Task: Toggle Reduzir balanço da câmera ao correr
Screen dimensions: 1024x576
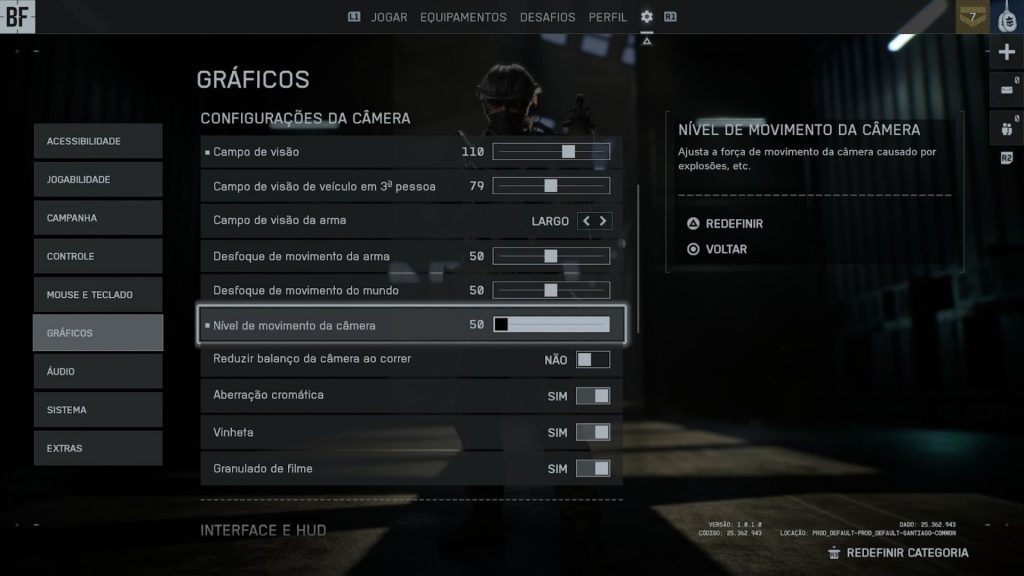Action: (592, 359)
